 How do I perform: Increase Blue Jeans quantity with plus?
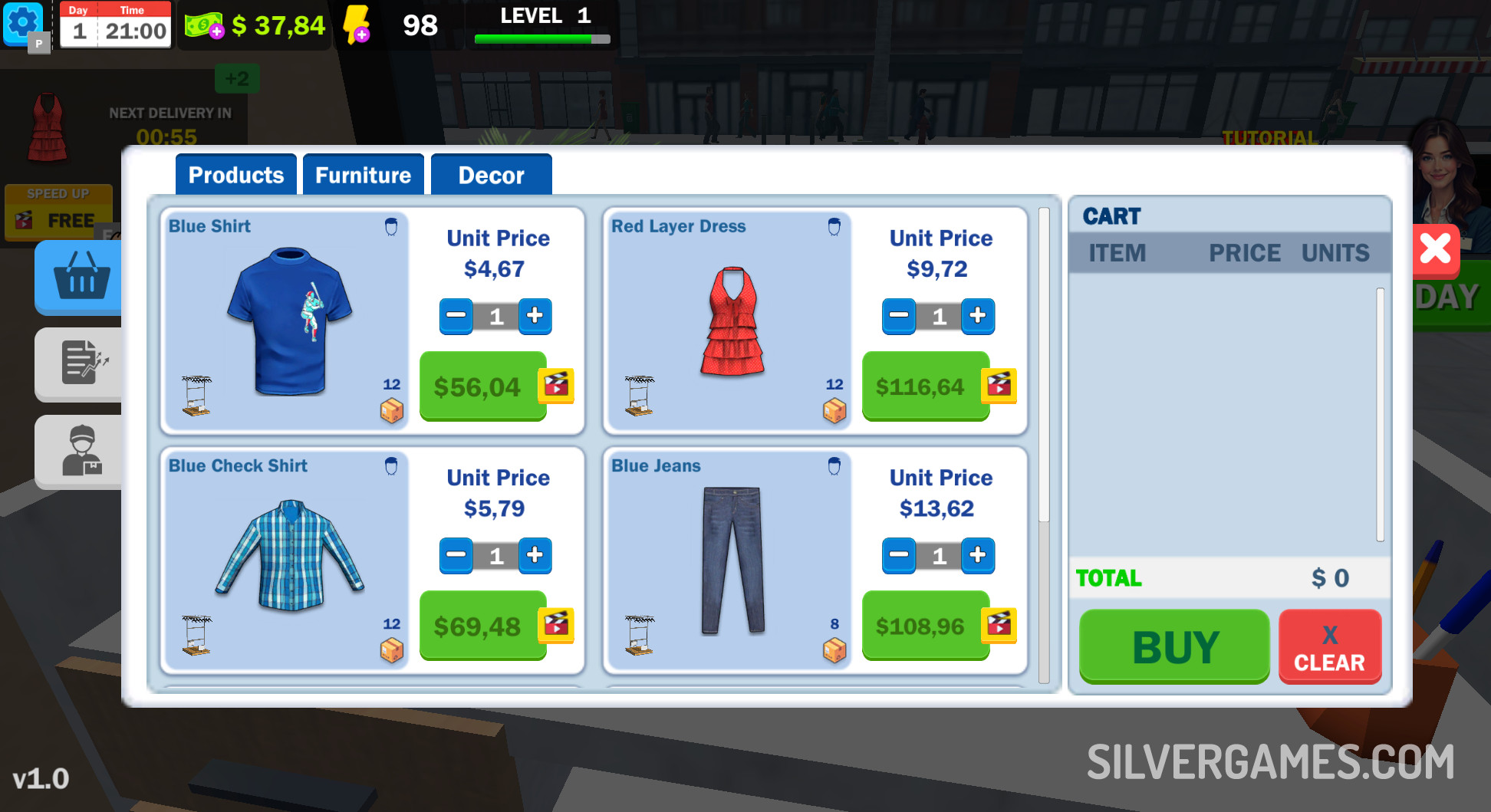[977, 555]
